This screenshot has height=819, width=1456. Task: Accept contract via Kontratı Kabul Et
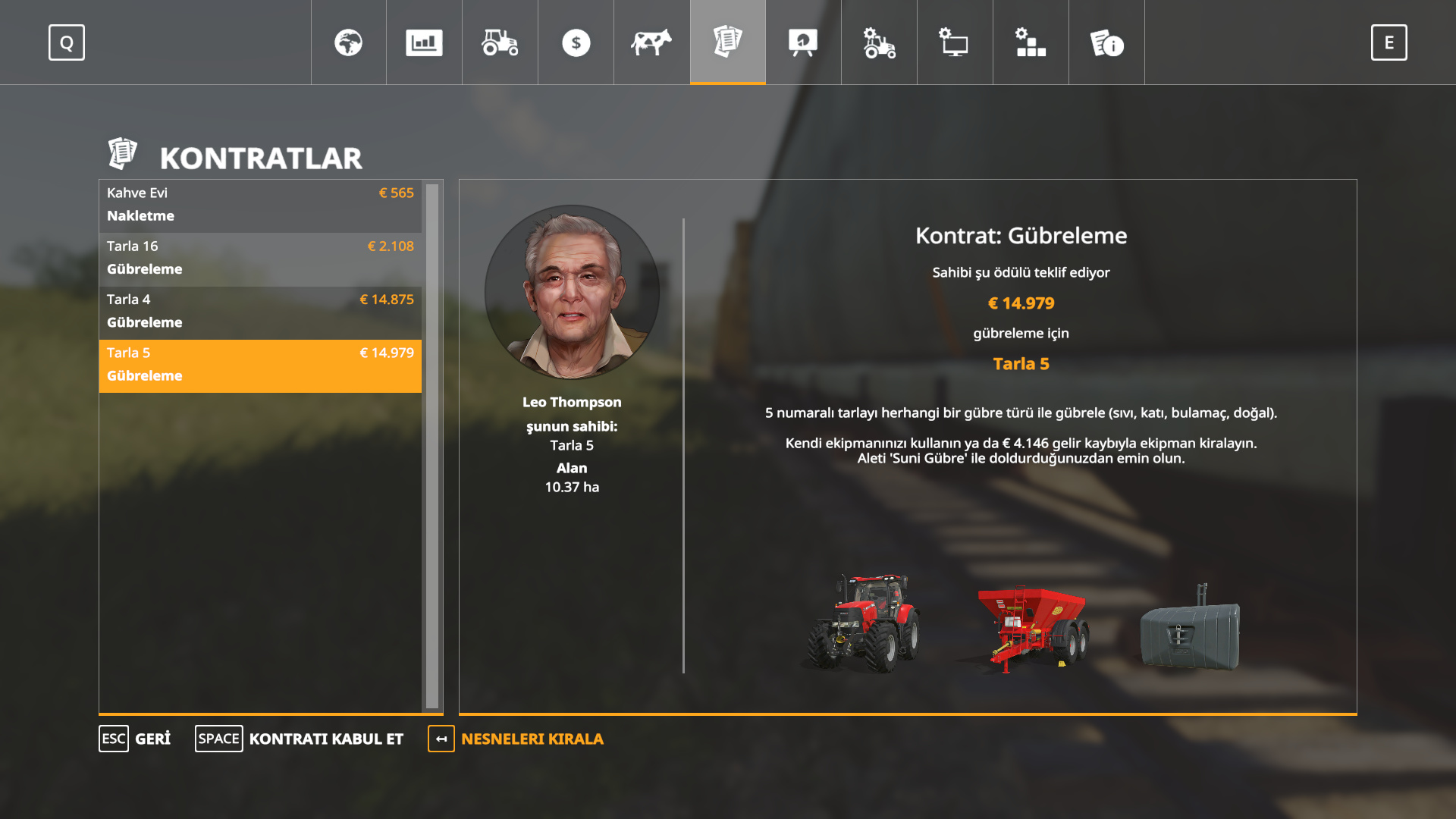[x=300, y=739]
